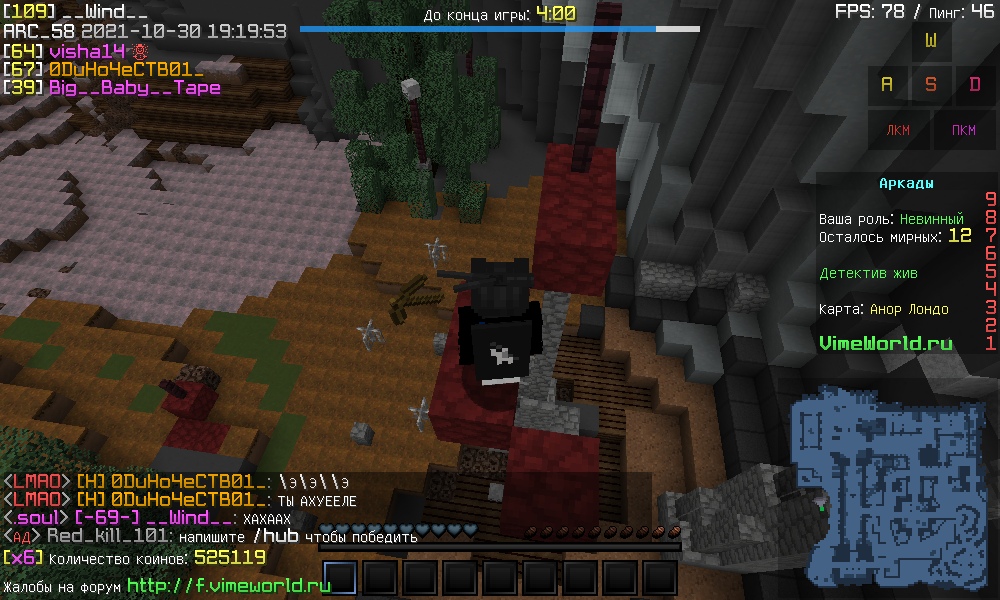Image resolution: width=1000 pixels, height=600 pixels.
Task: Click the XAXAAX chat message from __Wind__
Action: 265,518
